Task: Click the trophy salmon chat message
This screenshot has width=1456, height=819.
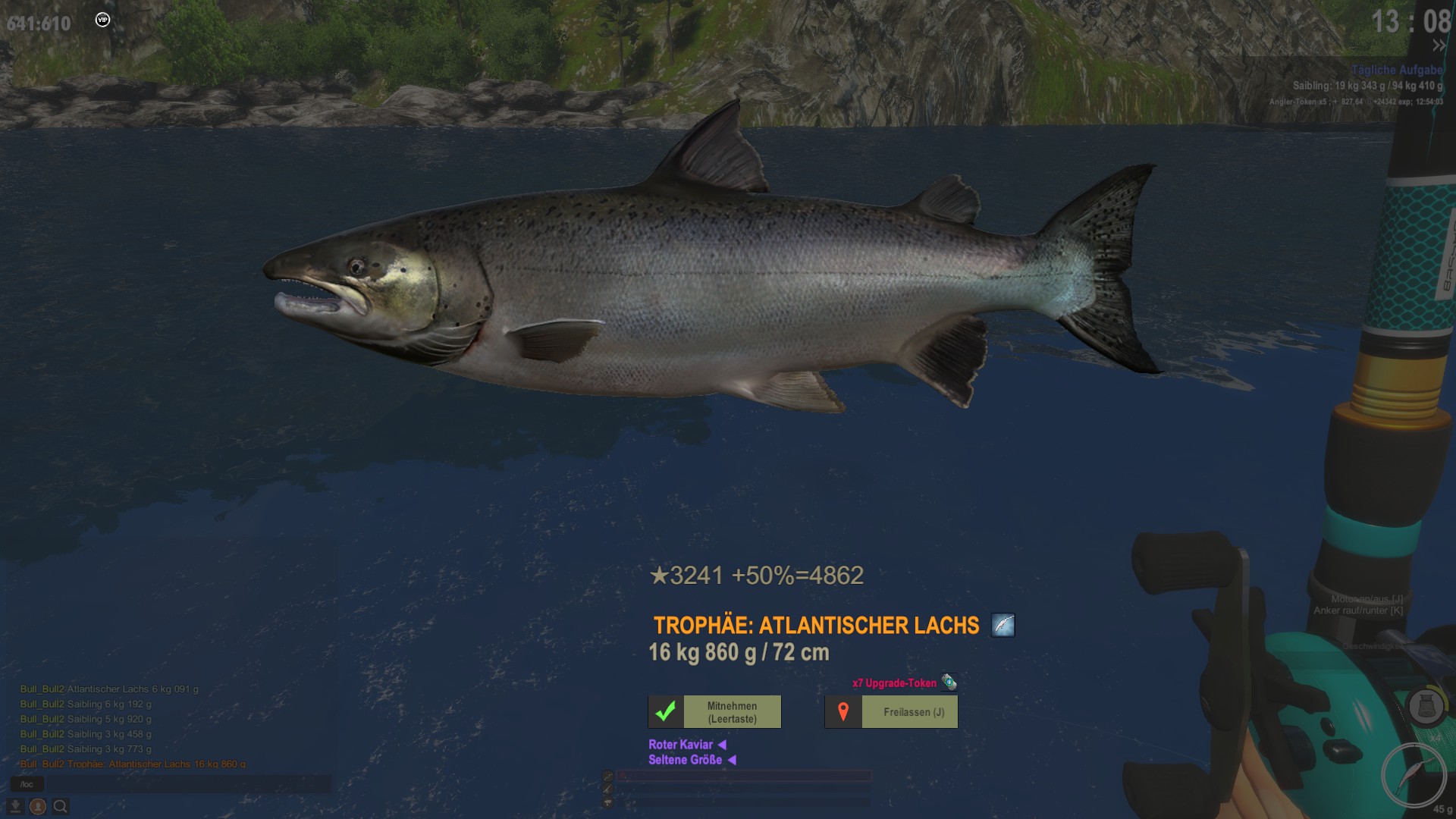Action: [133, 764]
